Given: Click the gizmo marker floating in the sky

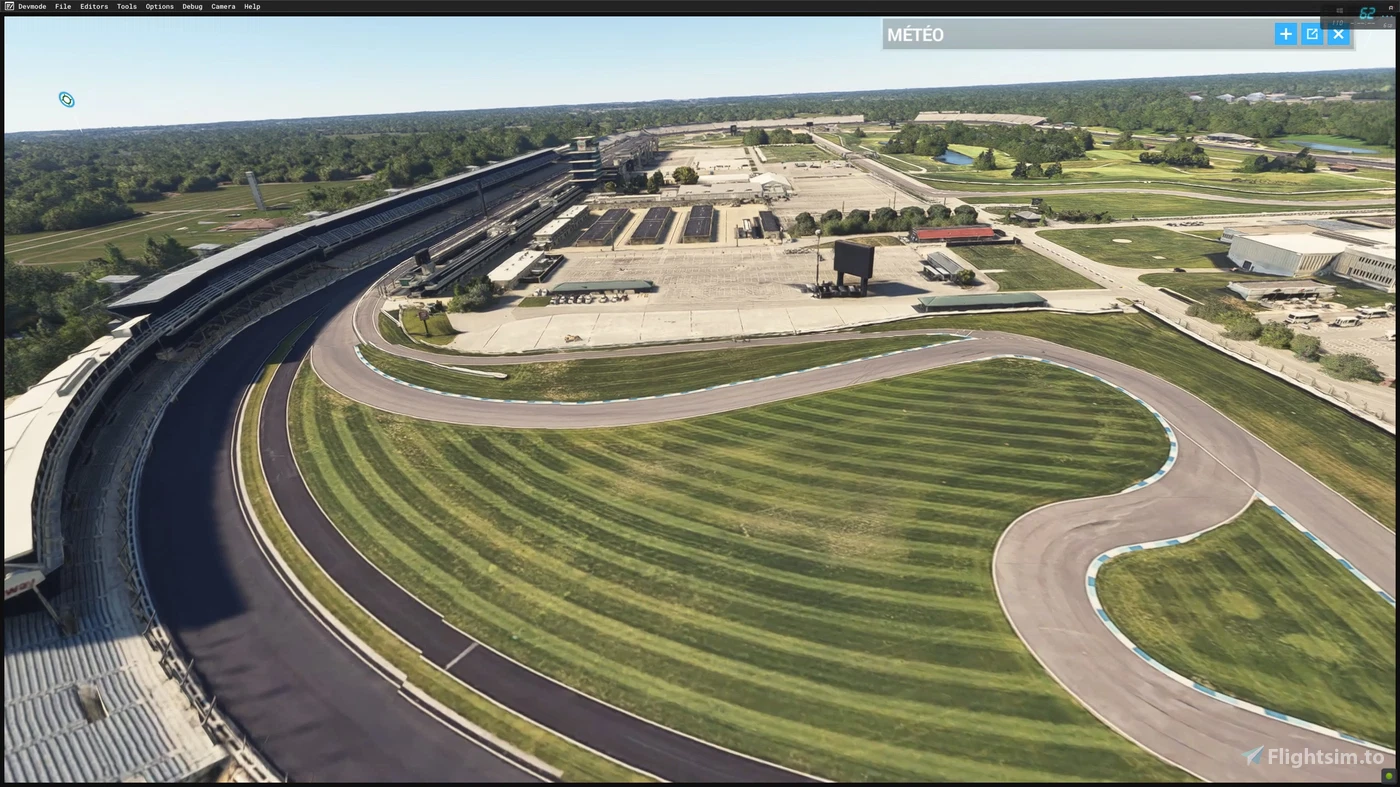Looking at the screenshot, I should click(66, 99).
